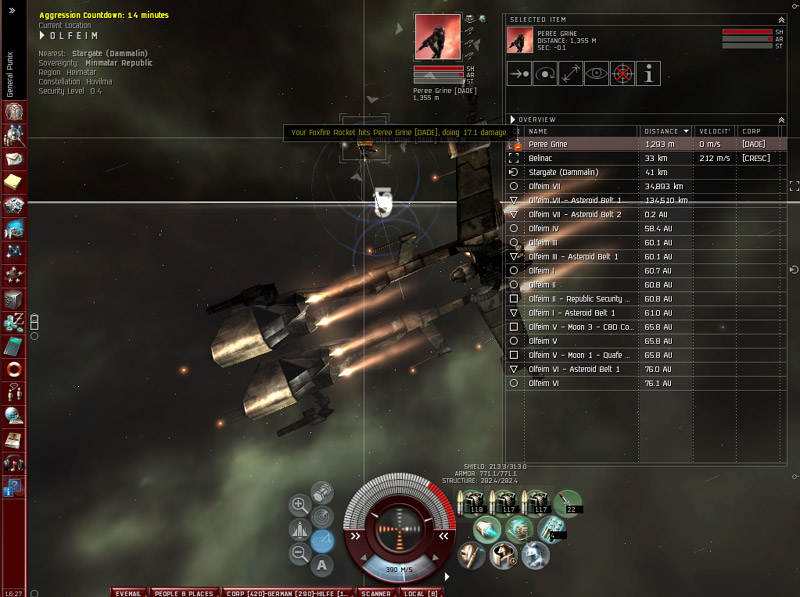Collapse the Selected Item panel
This screenshot has width=800, height=597.
781,19
